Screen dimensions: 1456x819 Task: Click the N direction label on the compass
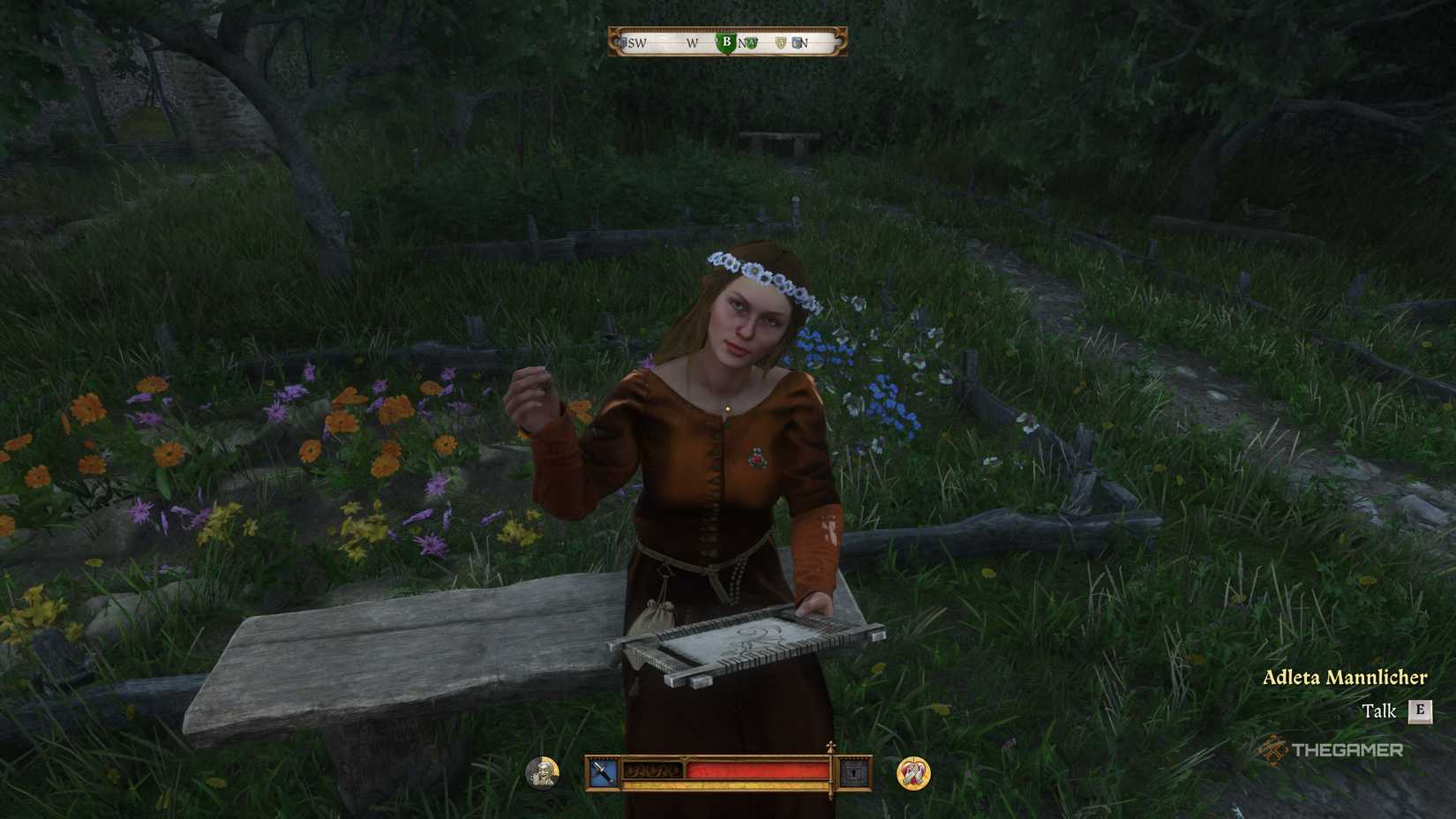pyautogui.click(x=806, y=42)
